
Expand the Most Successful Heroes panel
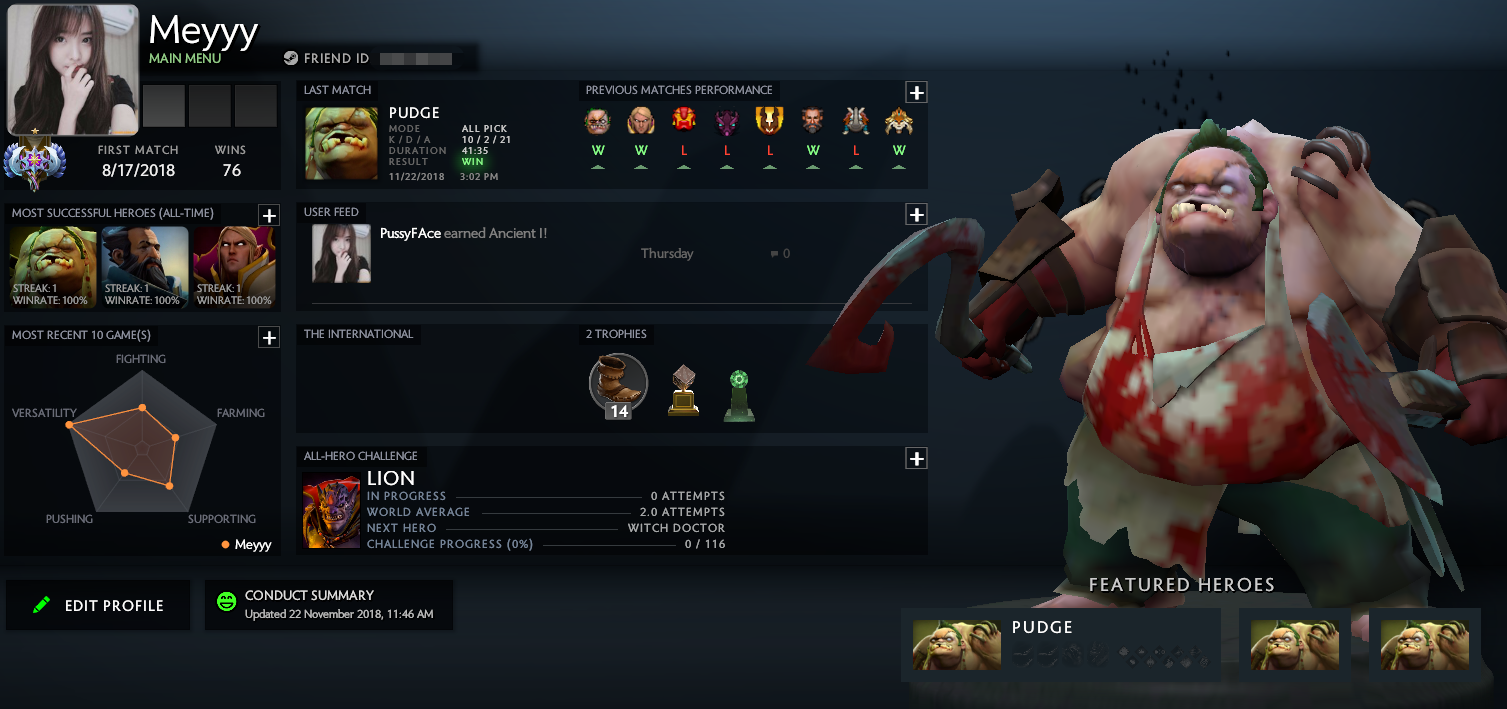(x=268, y=215)
